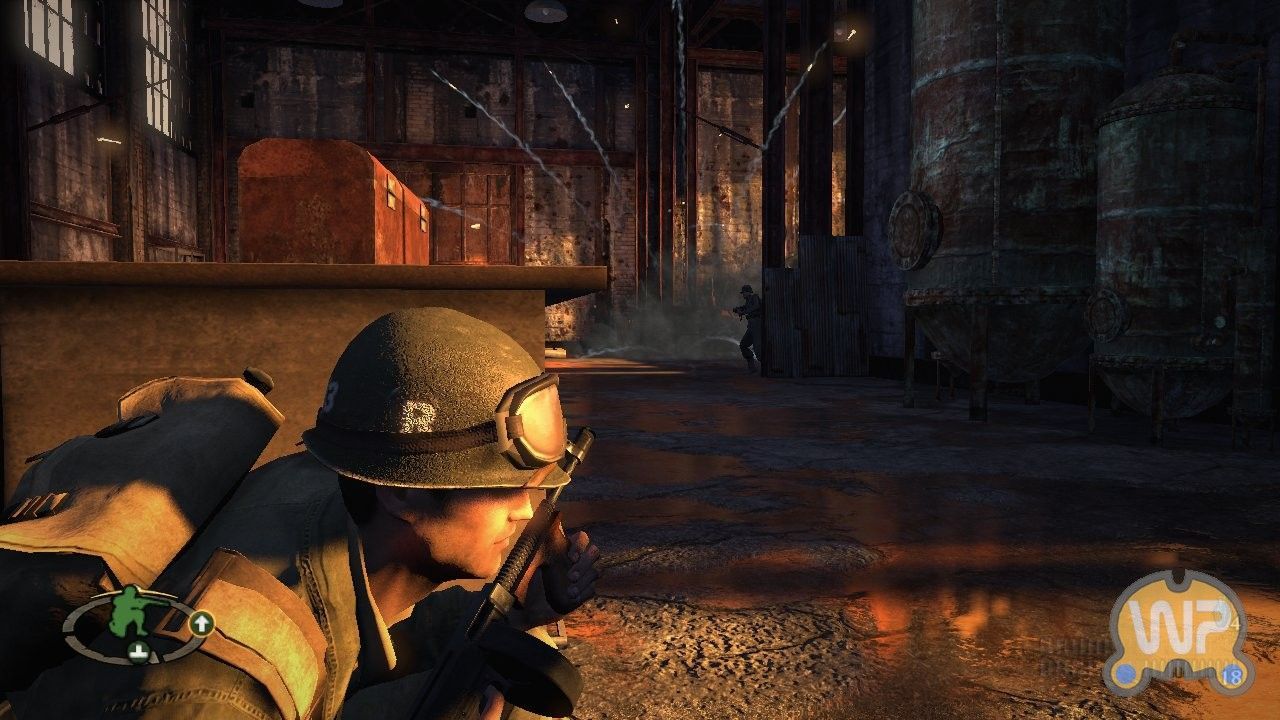This screenshot has height=720, width=1280.
Task: Select the green soldier stance icon
Action: point(130,613)
